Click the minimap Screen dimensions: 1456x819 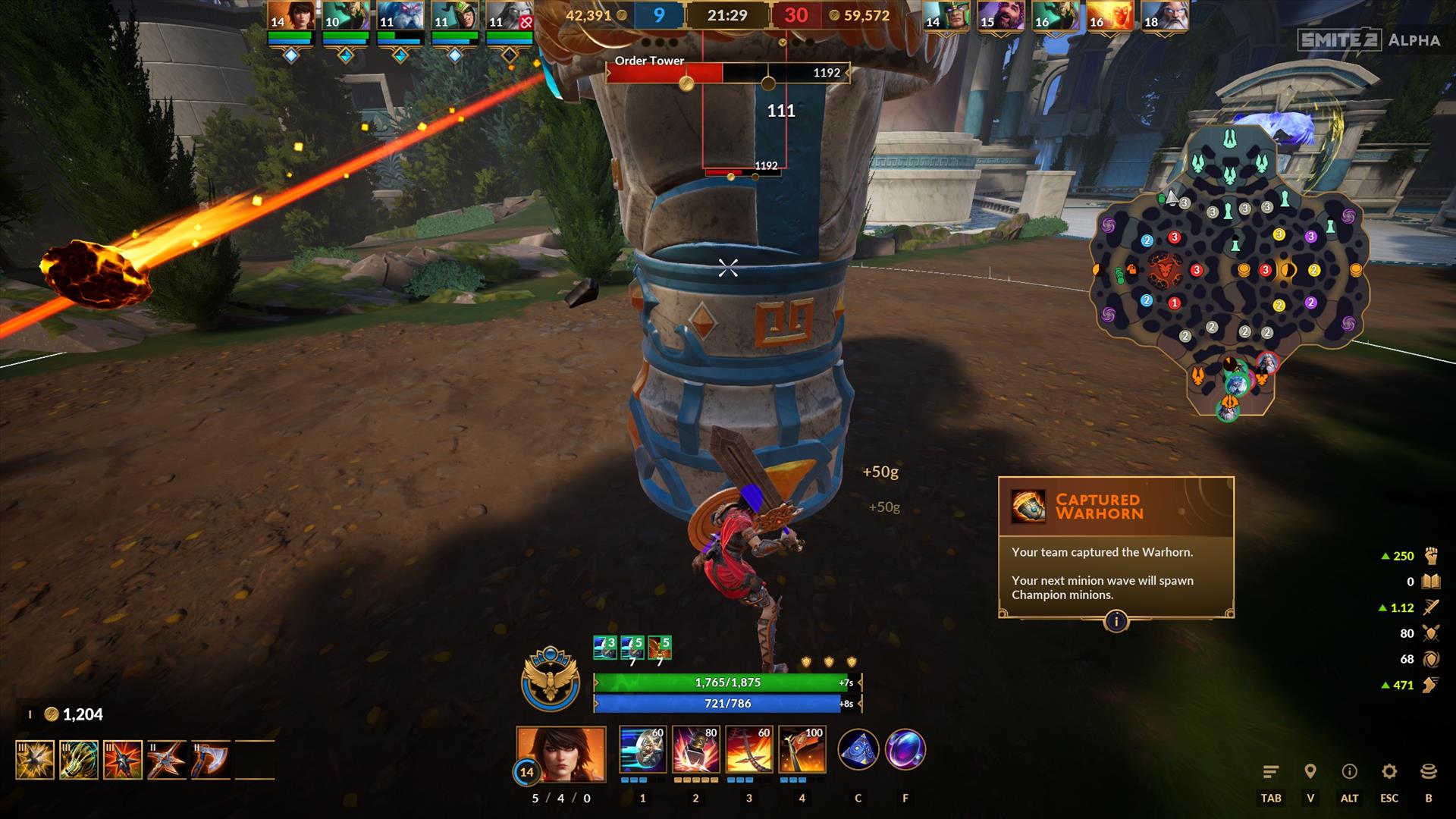(x=1228, y=273)
